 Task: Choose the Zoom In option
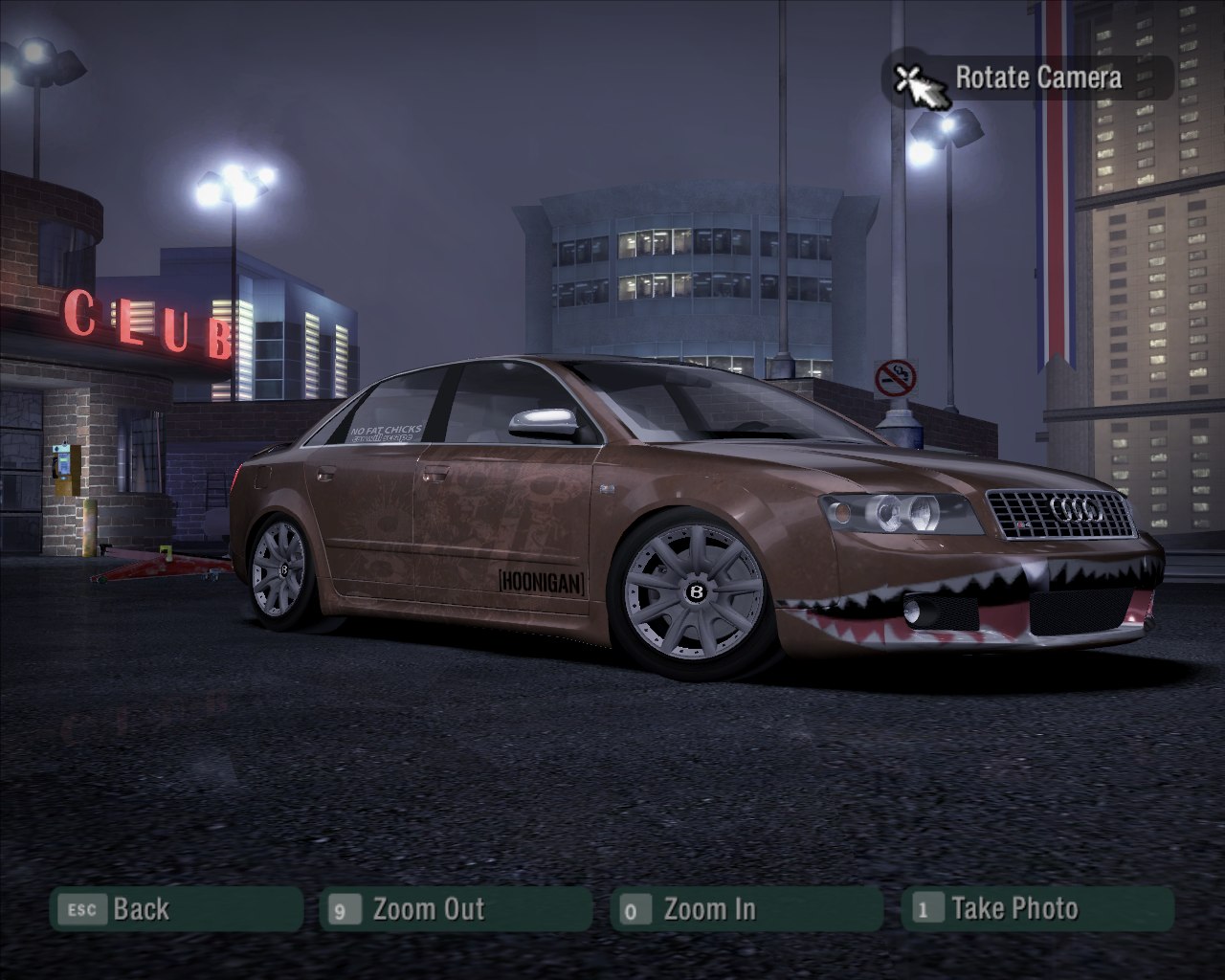(x=746, y=909)
